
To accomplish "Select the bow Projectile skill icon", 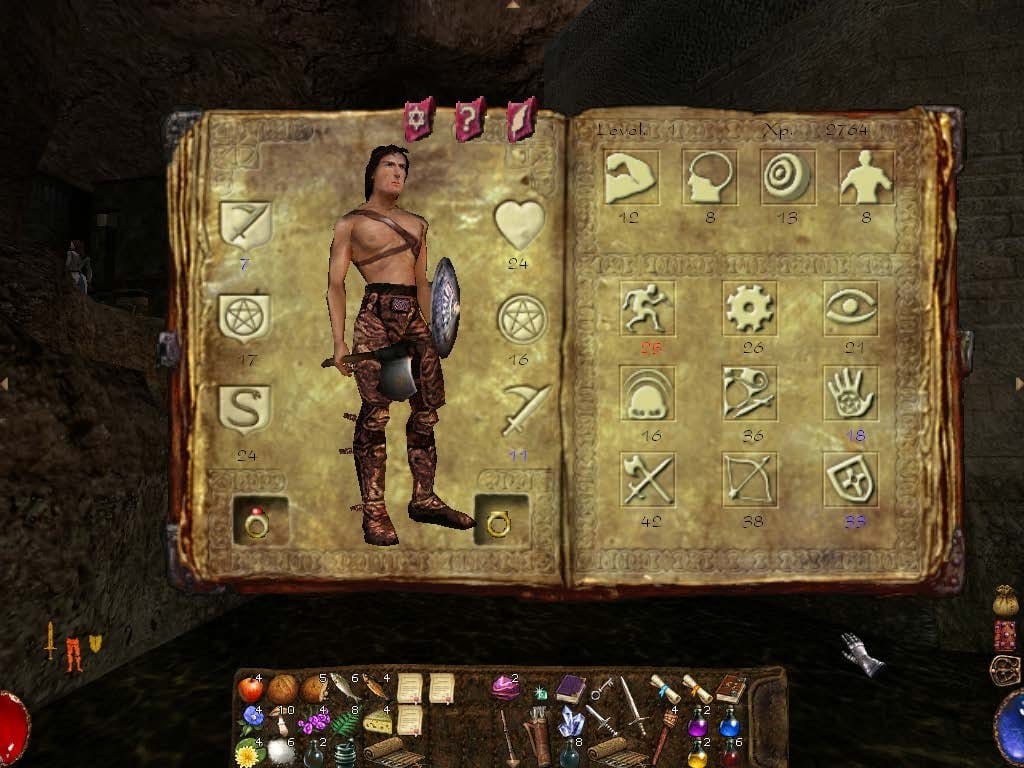I will [749, 480].
